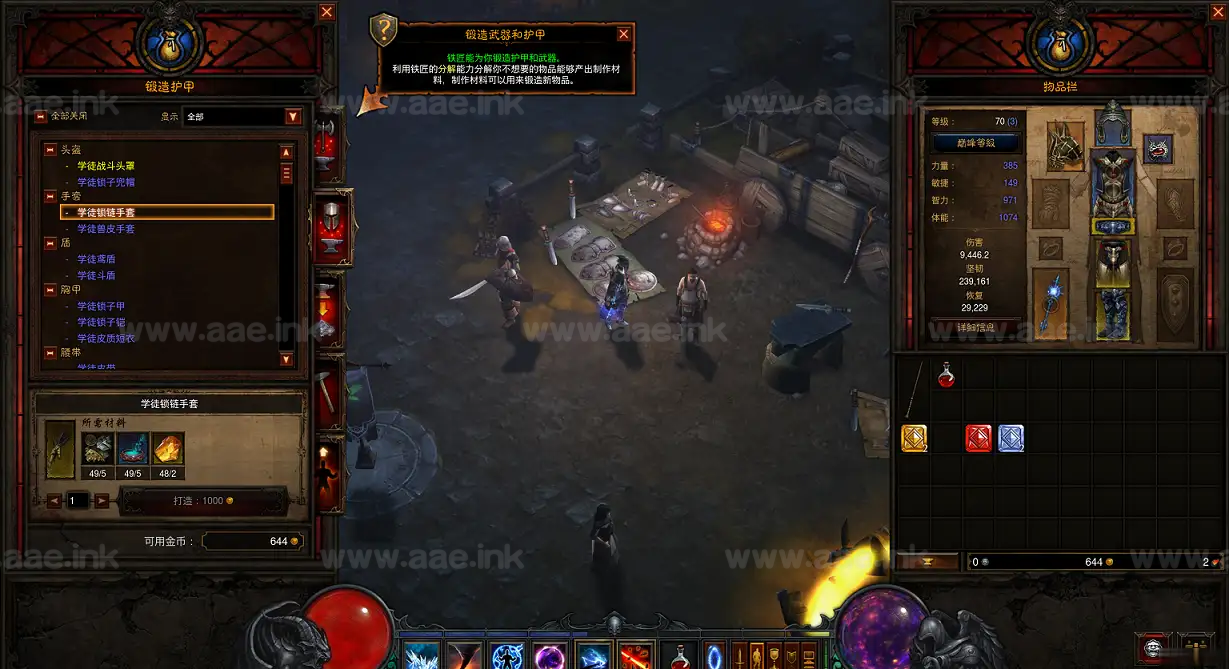Select the red ruby gem in inventory
The width and height of the screenshot is (1229, 669).
978,438
